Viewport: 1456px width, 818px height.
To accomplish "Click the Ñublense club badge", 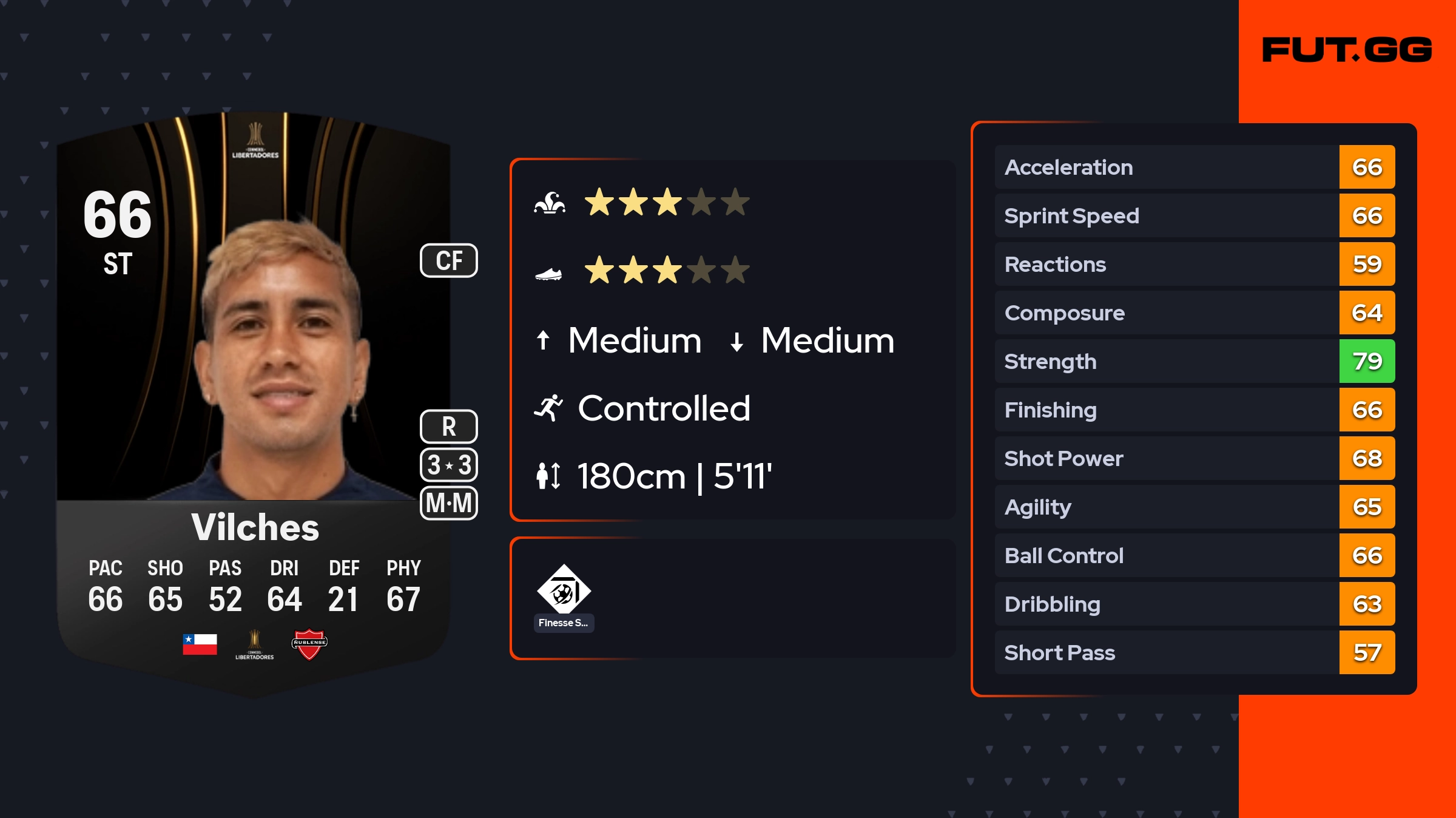I will [x=309, y=644].
